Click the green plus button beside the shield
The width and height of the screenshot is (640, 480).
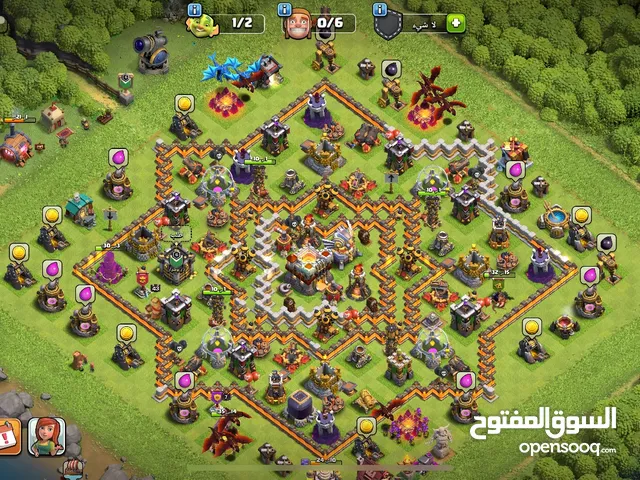[x=456, y=22]
